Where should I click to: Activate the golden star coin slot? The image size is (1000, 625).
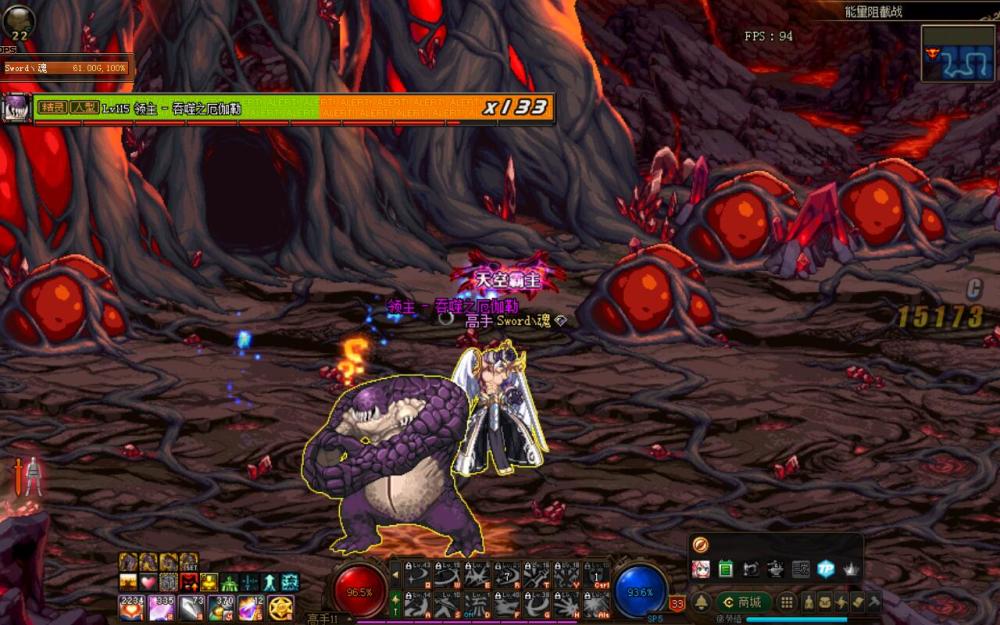click(280, 606)
